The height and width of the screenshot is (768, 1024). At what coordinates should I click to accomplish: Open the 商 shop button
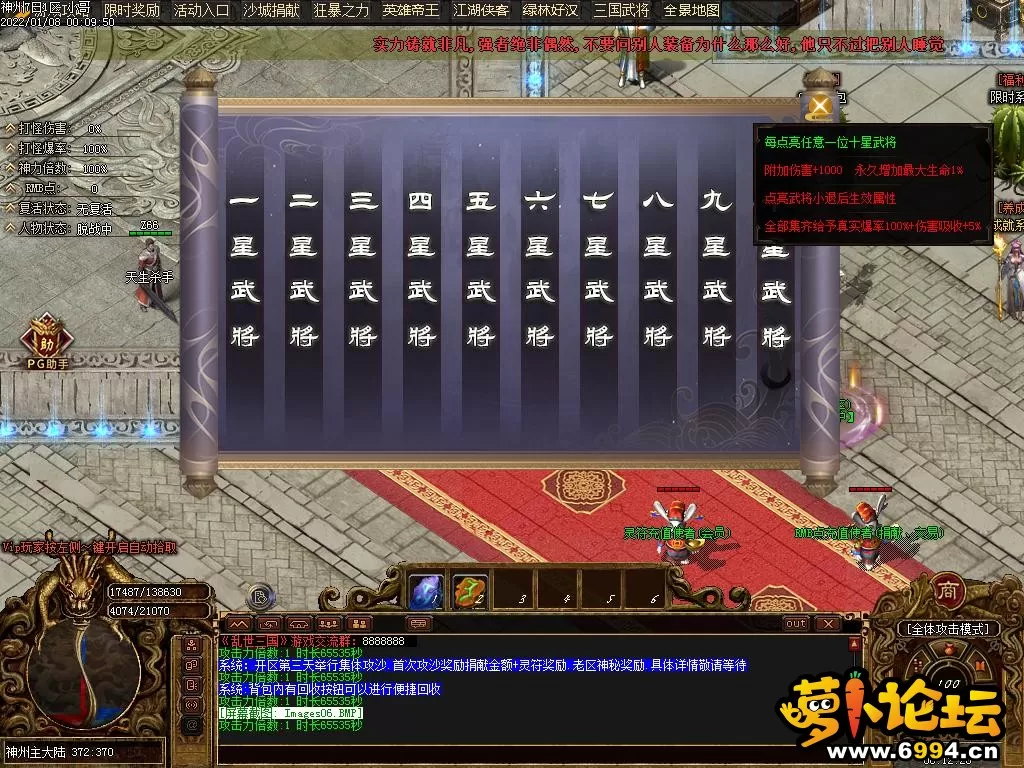(x=947, y=590)
